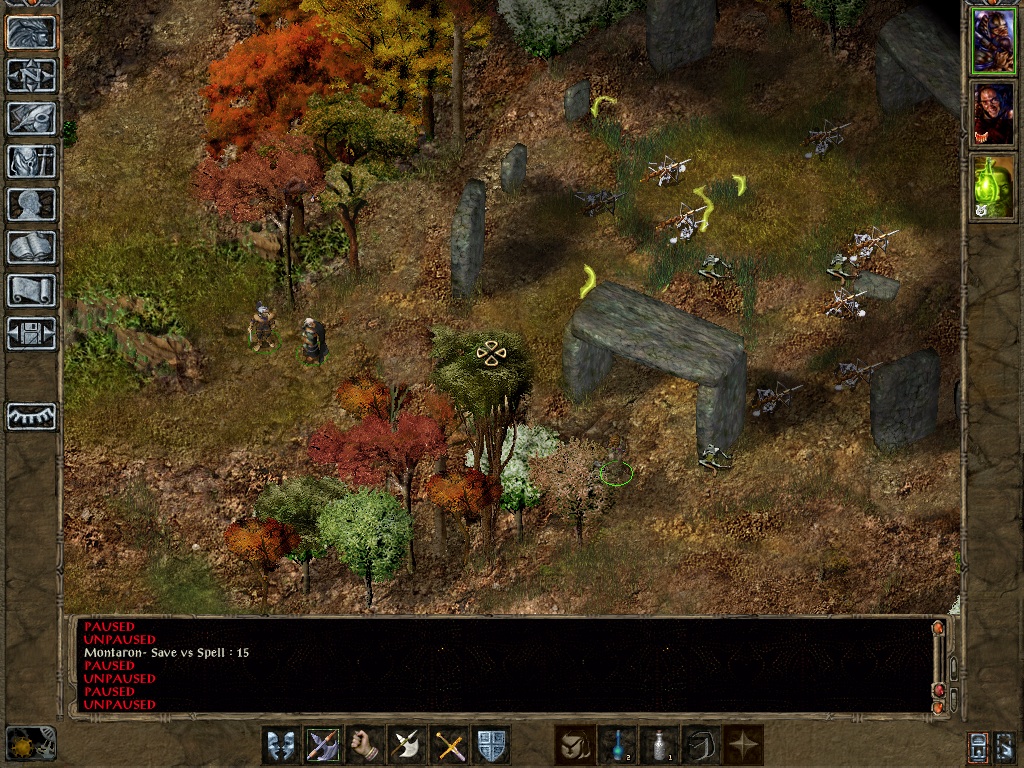
Task: Select the highlighted halberd weapon slot
Action: tap(323, 746)
